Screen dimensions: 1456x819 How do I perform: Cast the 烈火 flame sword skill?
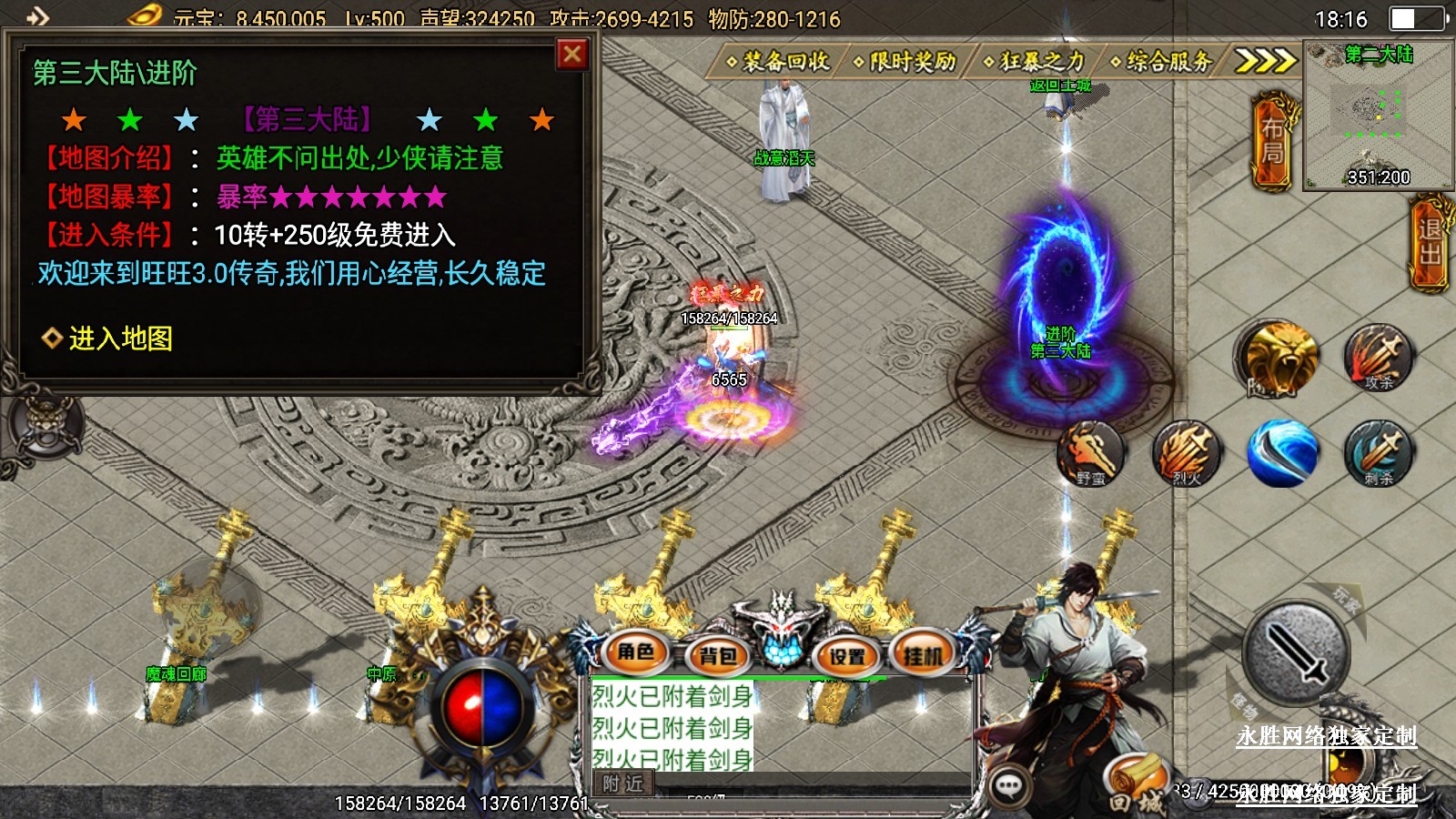pyautogui.click(x=1187, y=453)
